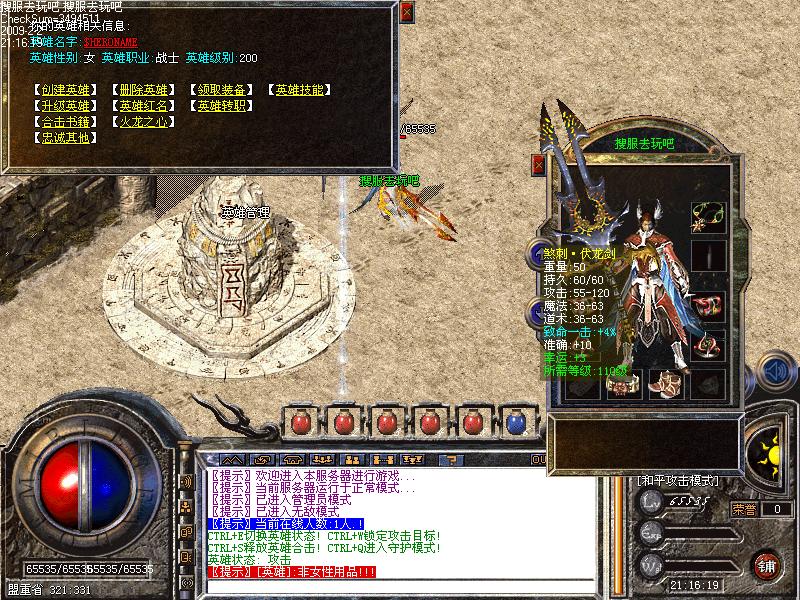
Task: Choose the 火龙之心 (fire dragon heart) option
Action: (x=142, y=122)
